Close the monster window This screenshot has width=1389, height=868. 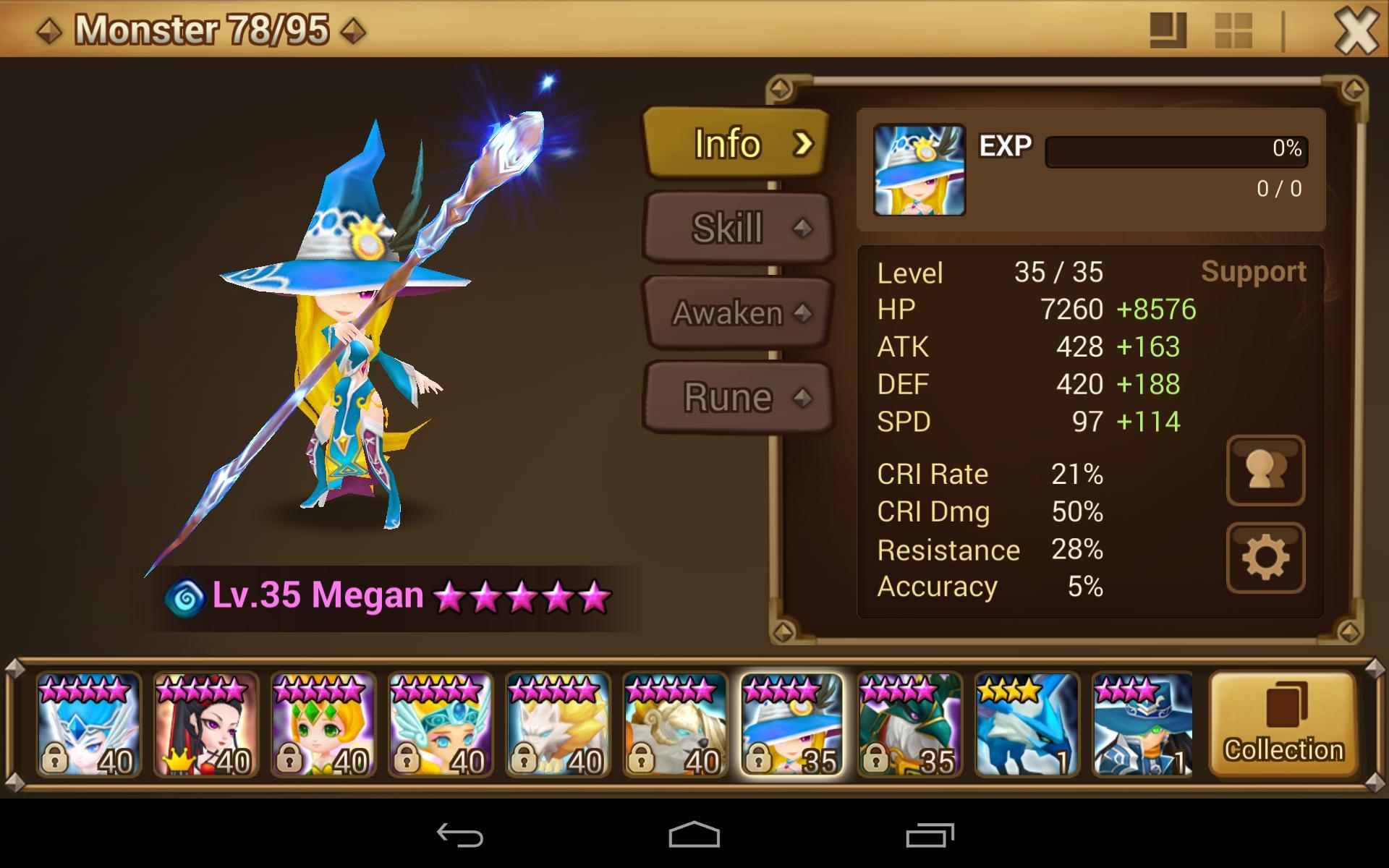(1355, 31)
